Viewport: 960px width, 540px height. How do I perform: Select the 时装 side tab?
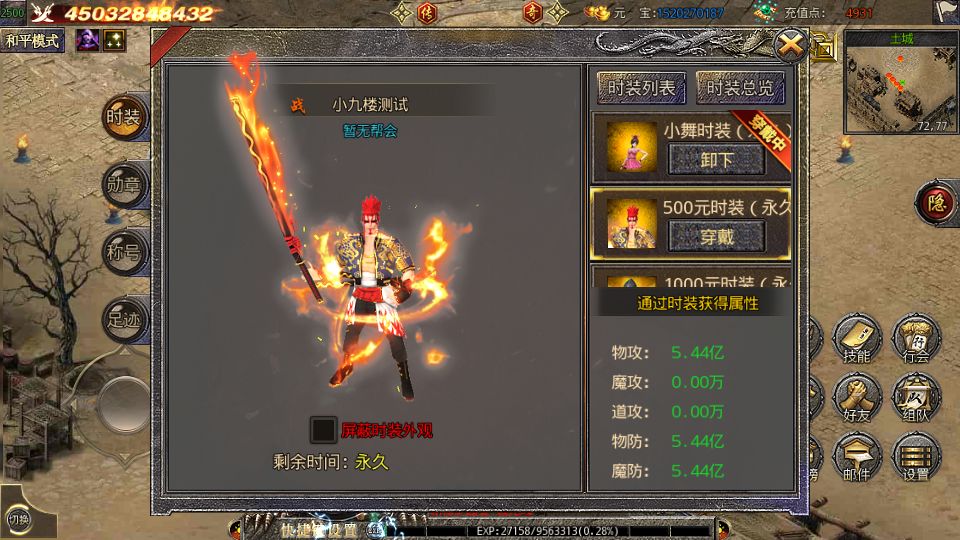click(125, 118)
